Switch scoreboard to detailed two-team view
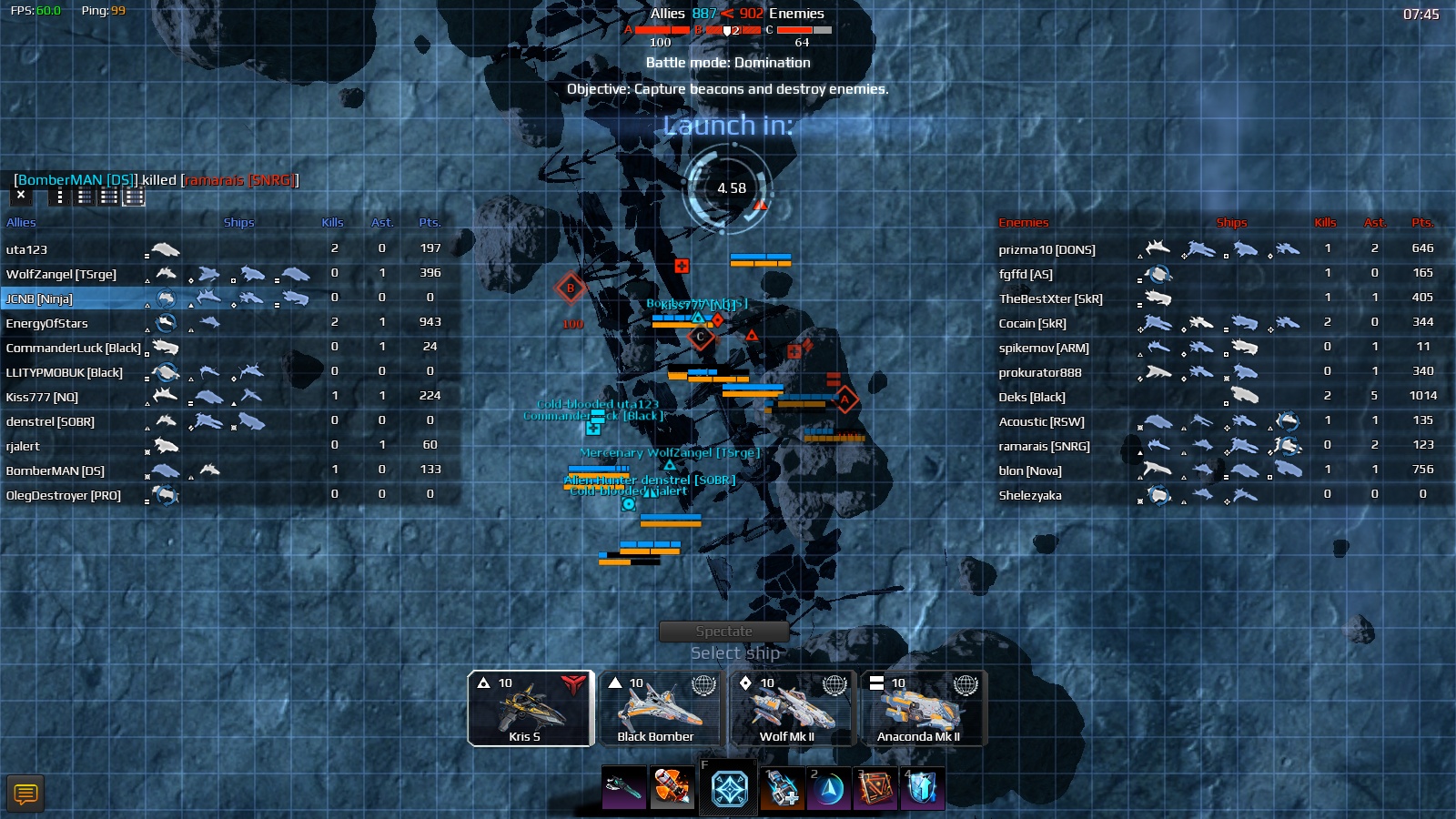The height and width of the screenshot is (819, 1456). click(x=134, y=197)
